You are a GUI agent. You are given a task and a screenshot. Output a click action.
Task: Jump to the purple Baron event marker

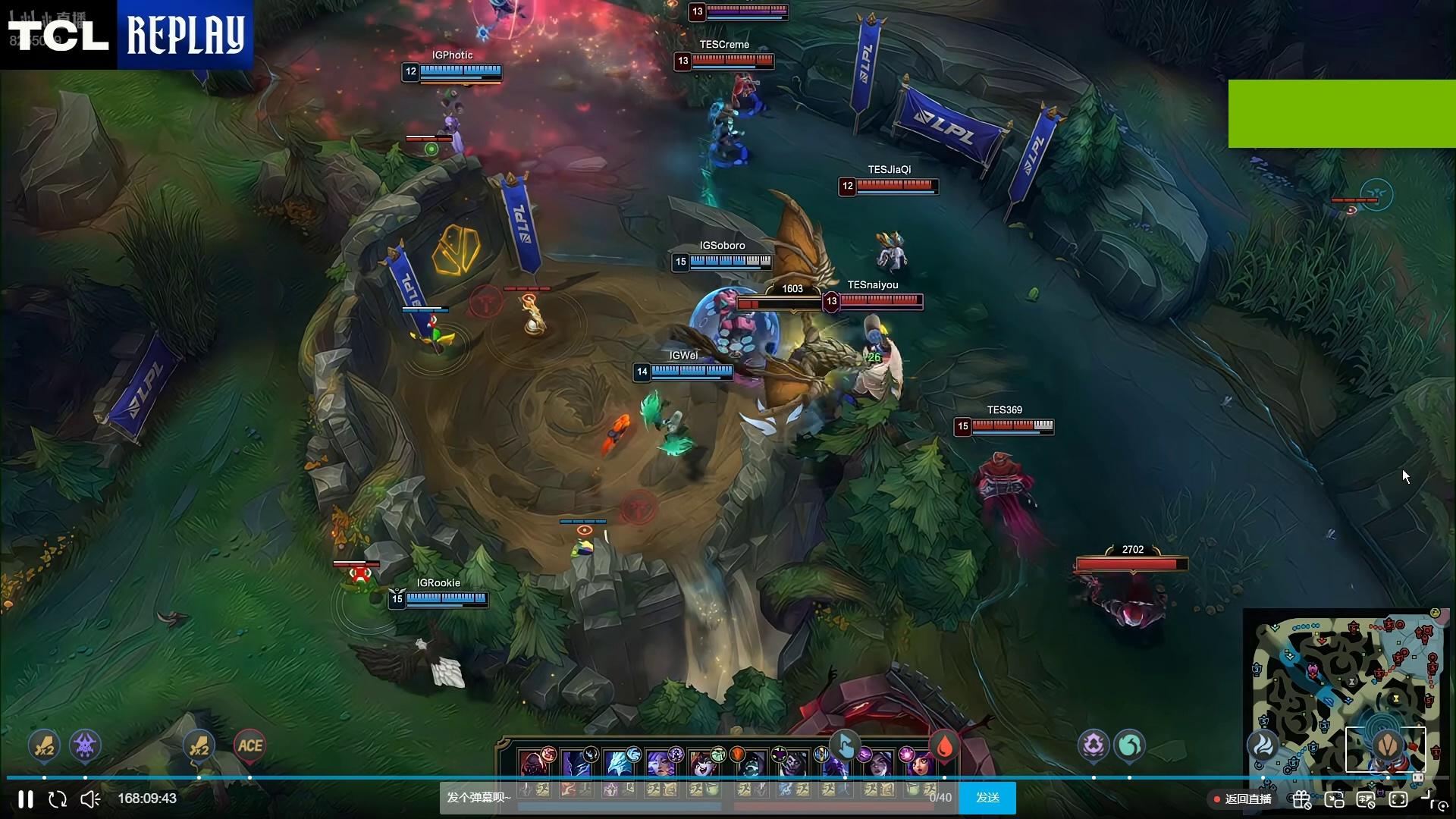click(x=85, y=745)
